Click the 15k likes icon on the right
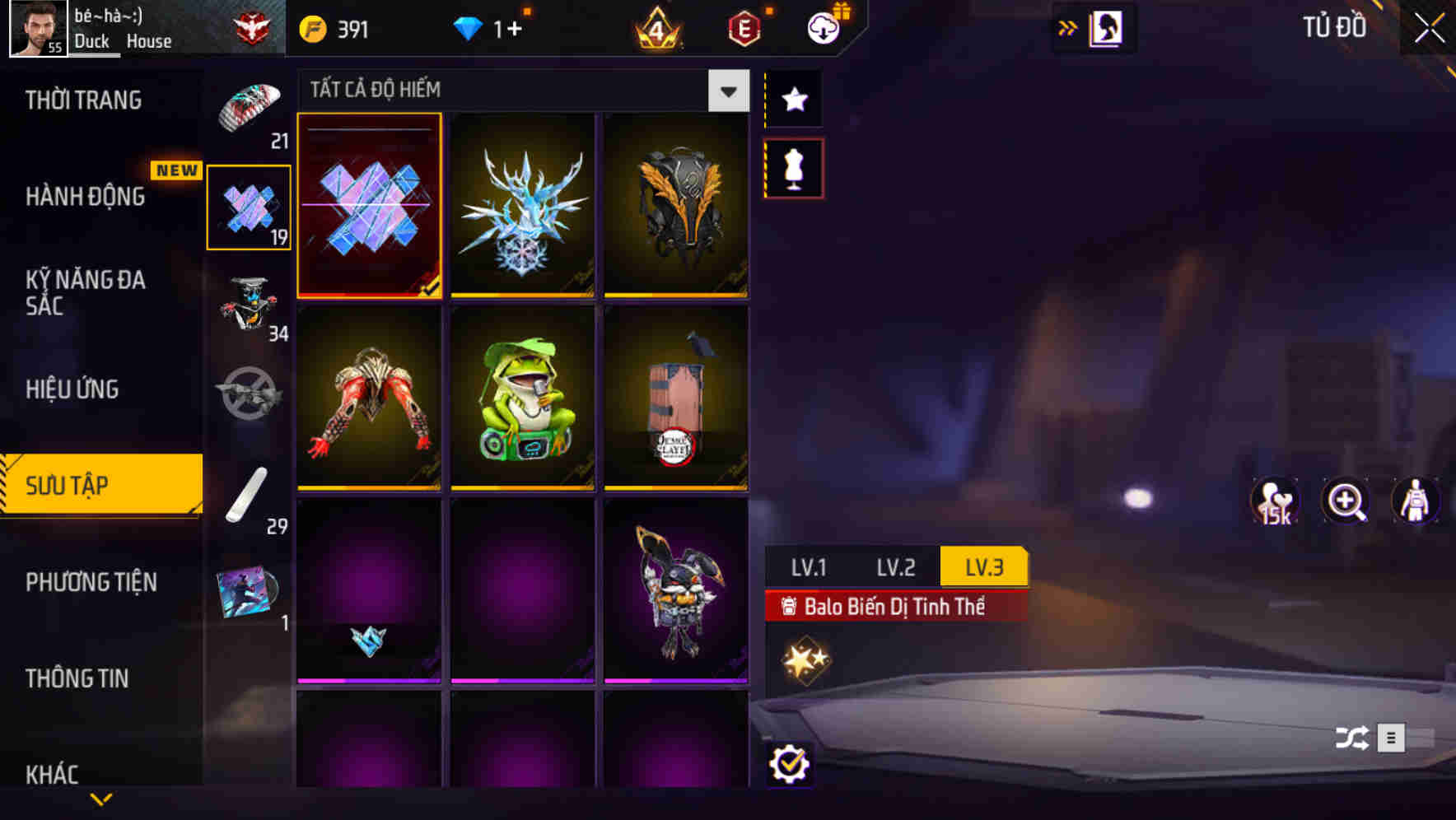This screenshot has width=1456, height=820. [x=1275, y=501]
